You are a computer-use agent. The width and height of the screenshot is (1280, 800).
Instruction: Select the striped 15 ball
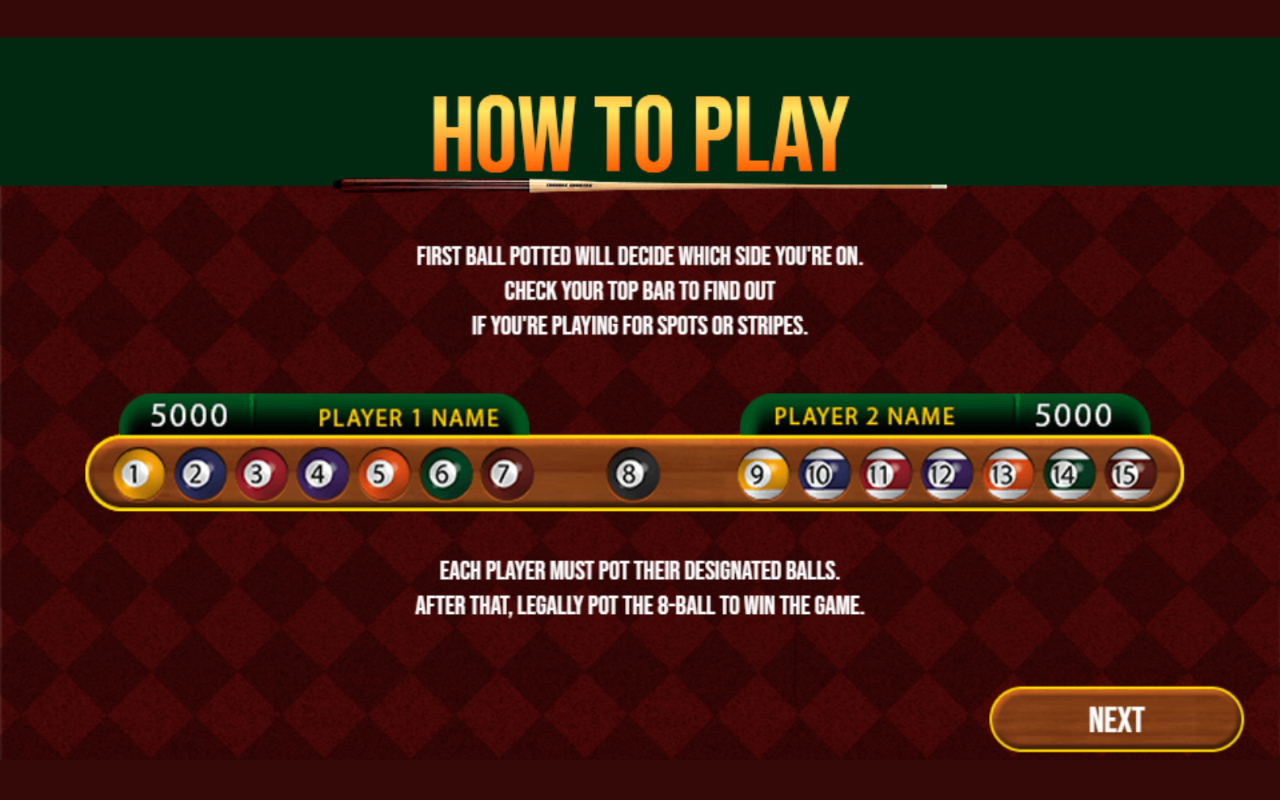(1130, 474)
